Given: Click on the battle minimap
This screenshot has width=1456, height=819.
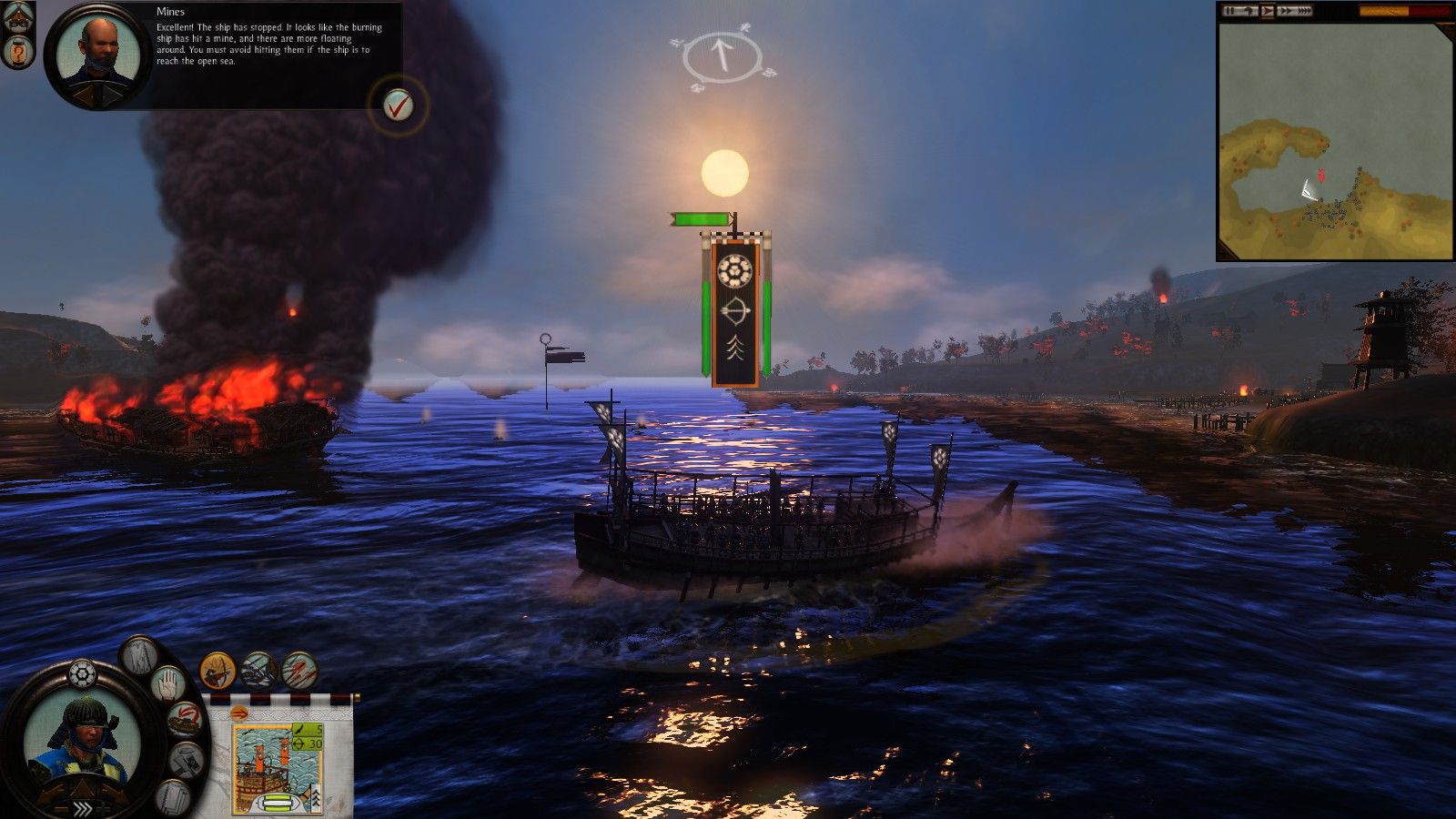Looking at the screenshot, I should tap(1335, 141).
